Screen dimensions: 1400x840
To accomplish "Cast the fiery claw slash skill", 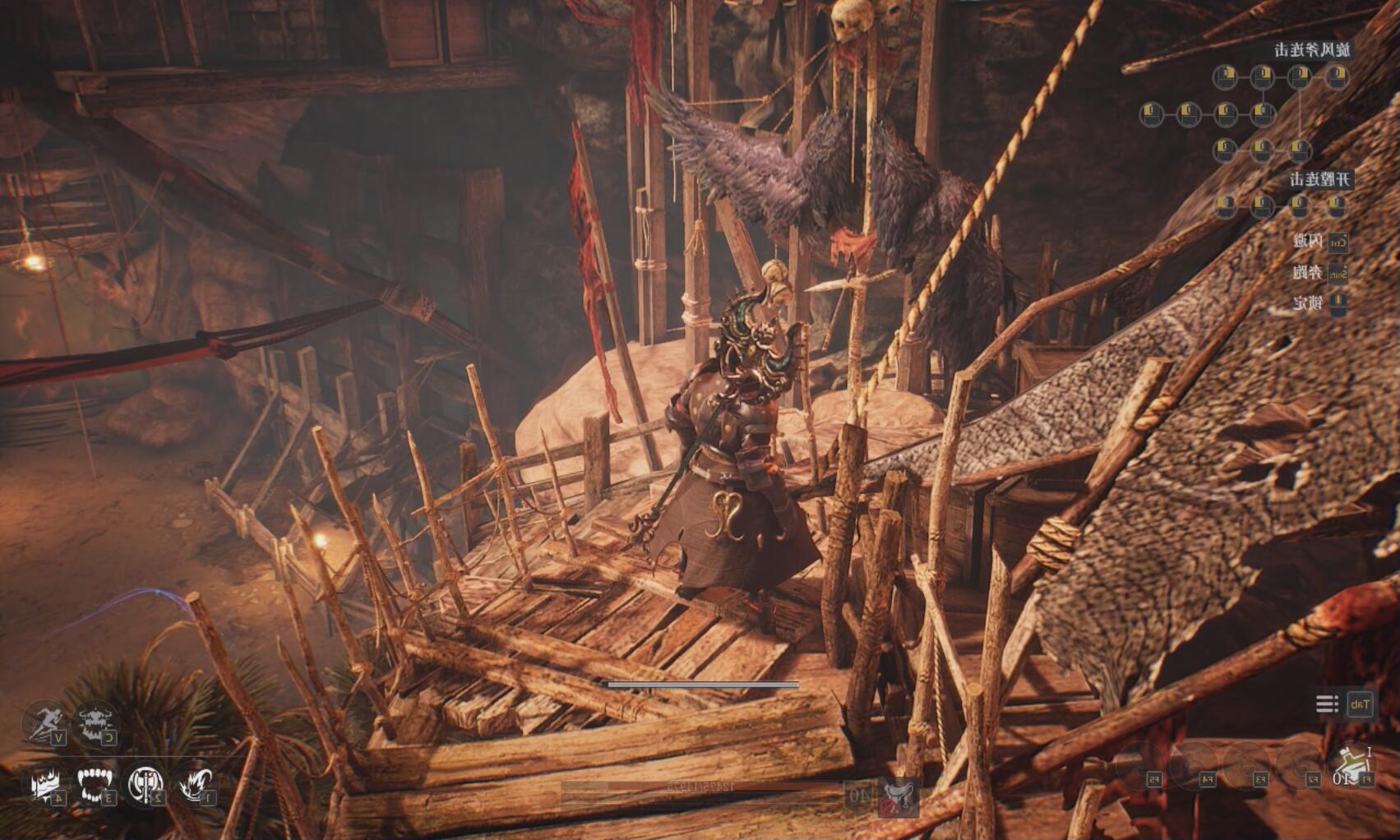I will [195, 784].
